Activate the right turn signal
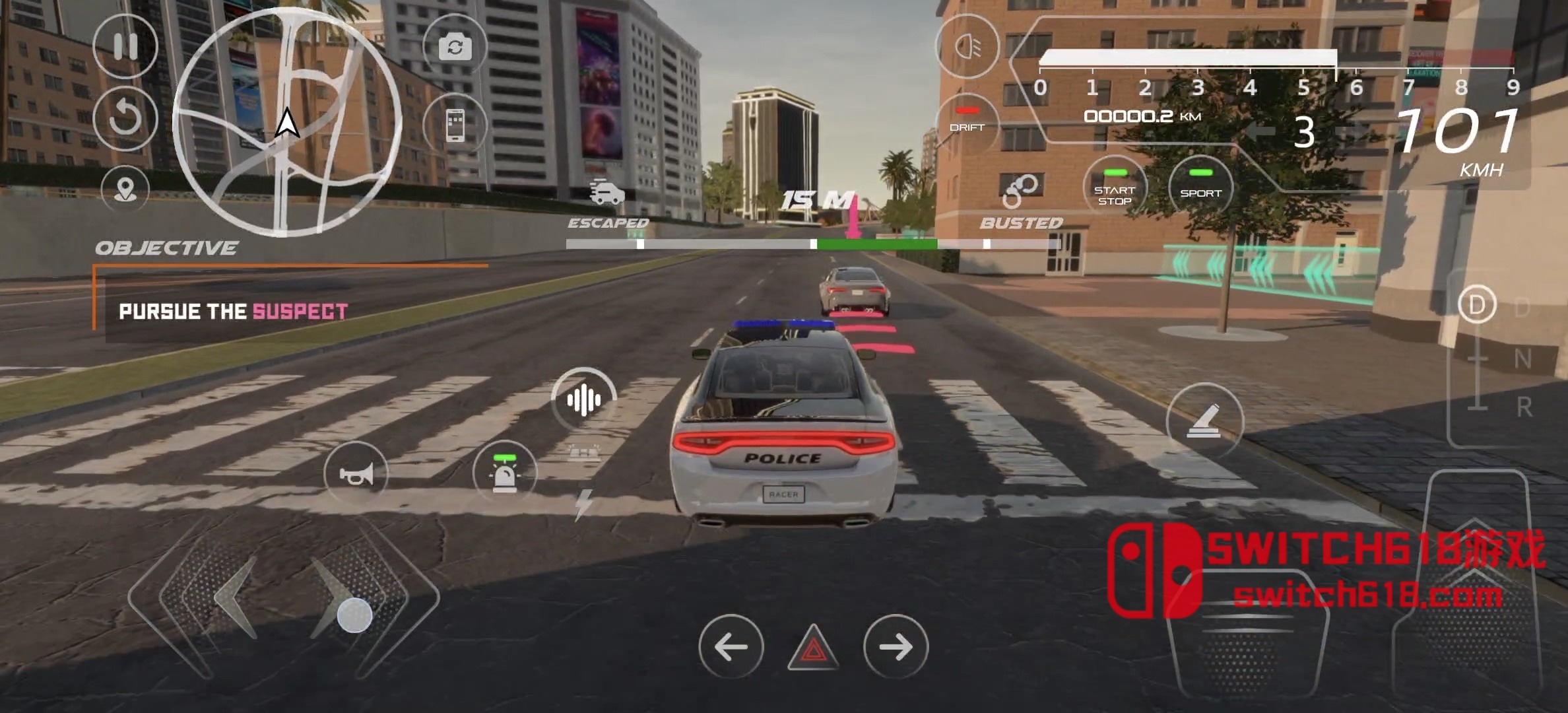 [x=896, y=646]
